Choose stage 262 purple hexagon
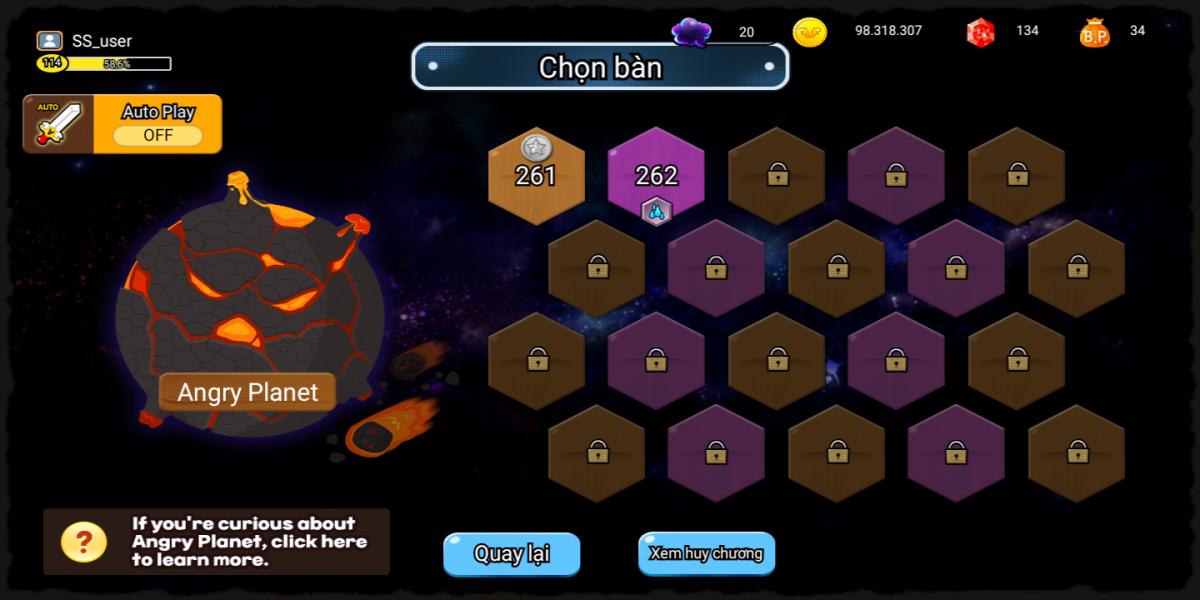This screenshot has height=600, width=1200. click(x=656, y=176)
